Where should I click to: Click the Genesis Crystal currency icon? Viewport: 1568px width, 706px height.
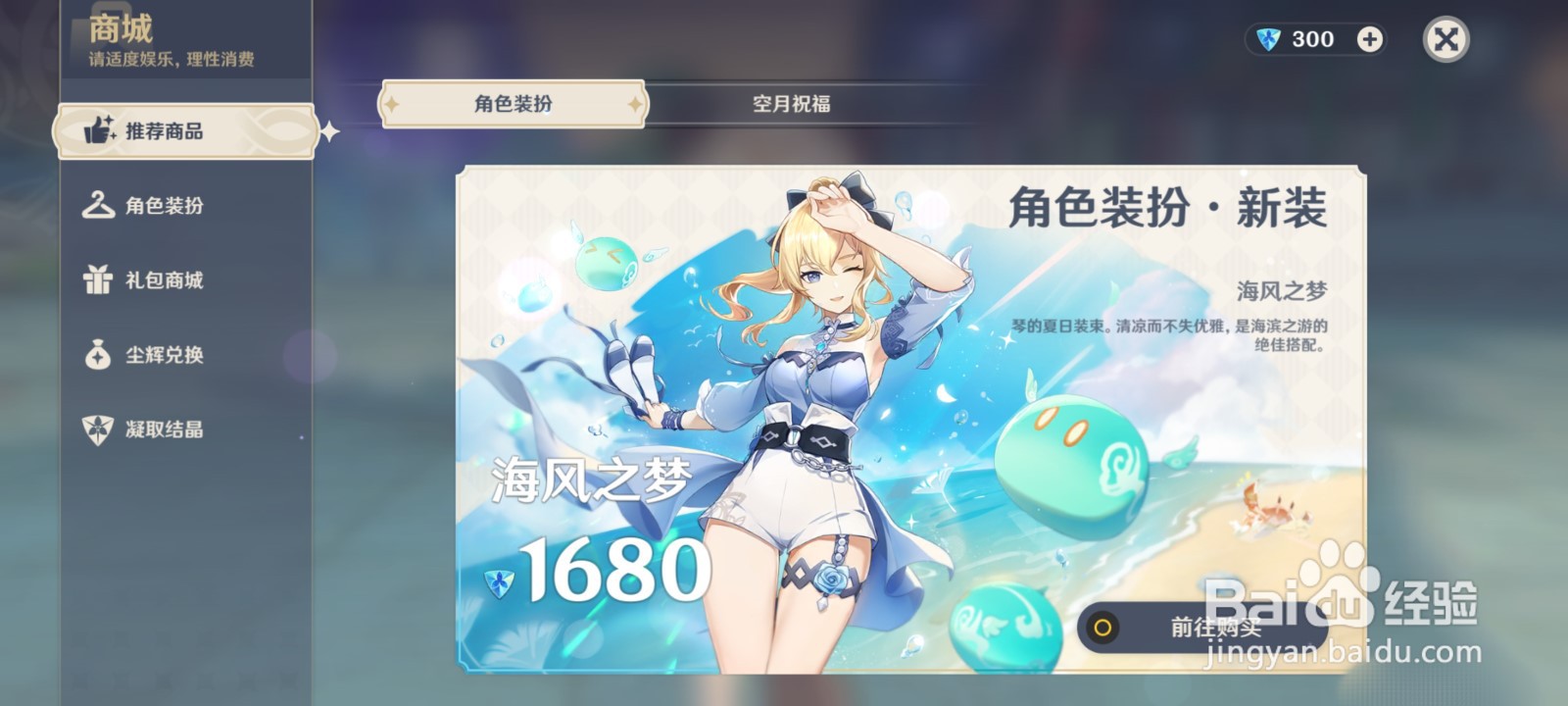pyautogui.click(x=1268, y=38)
